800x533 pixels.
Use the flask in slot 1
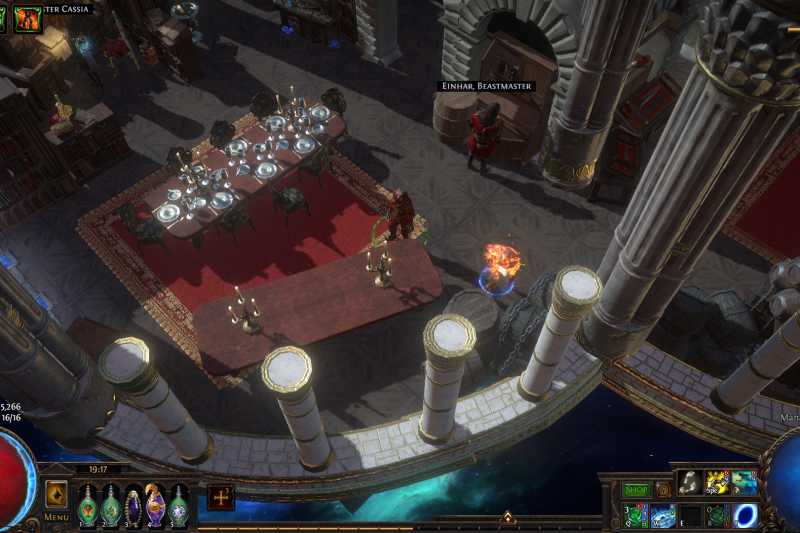88,503
